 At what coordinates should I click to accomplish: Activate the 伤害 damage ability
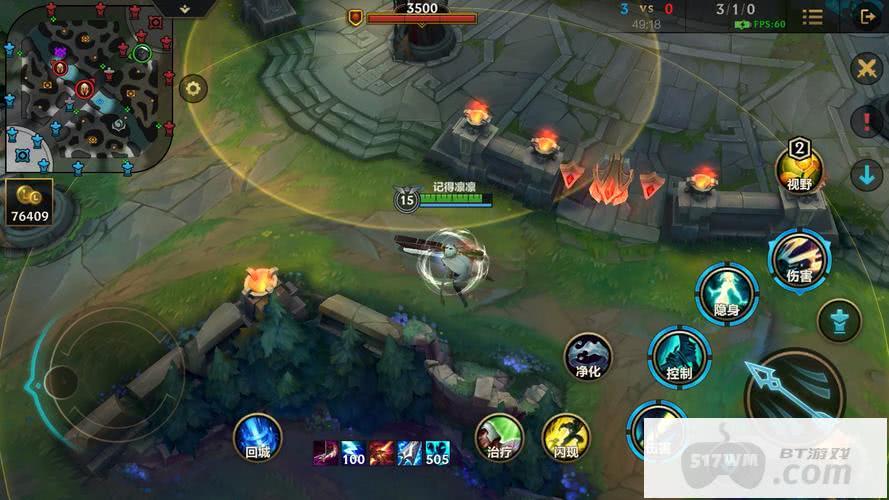coord(799,259)
